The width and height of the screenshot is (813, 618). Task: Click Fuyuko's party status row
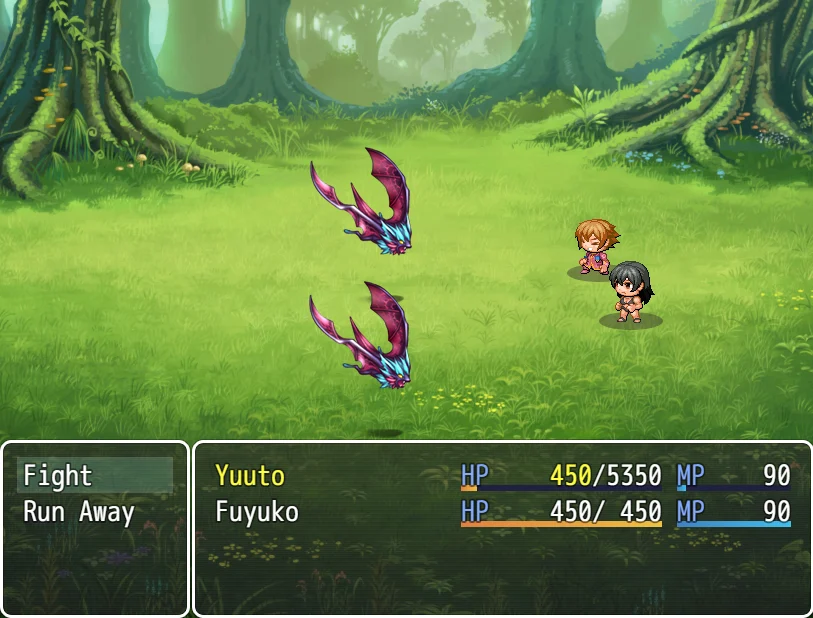[x=502, y=513]
